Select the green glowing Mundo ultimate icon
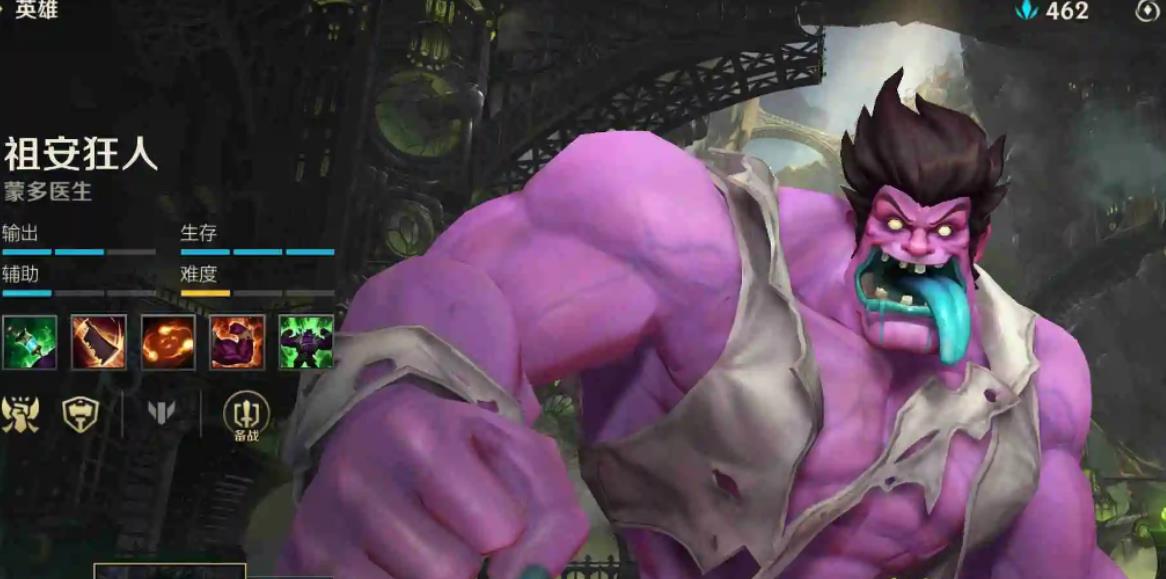 [306, 342]
